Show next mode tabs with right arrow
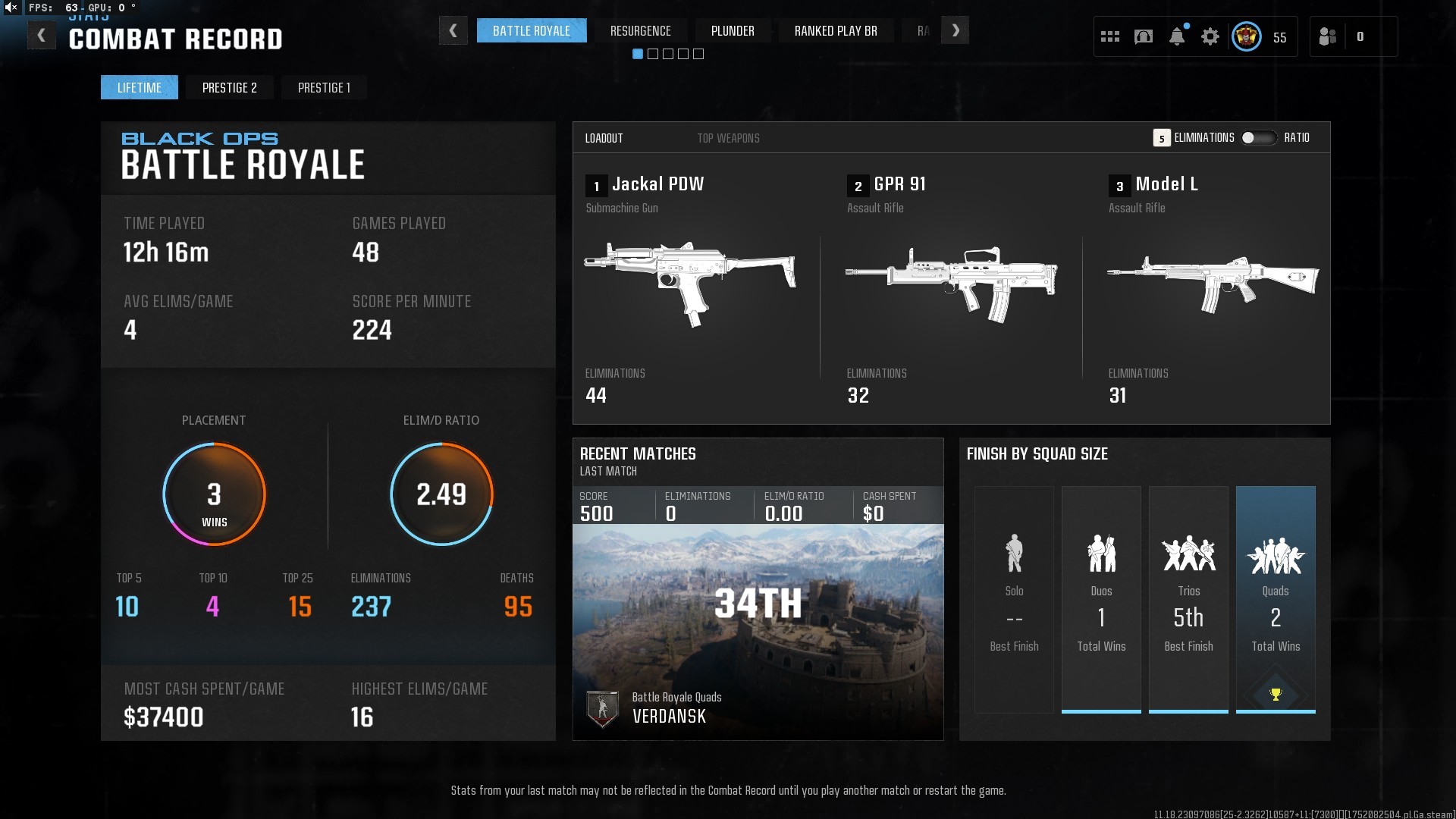 955,31
